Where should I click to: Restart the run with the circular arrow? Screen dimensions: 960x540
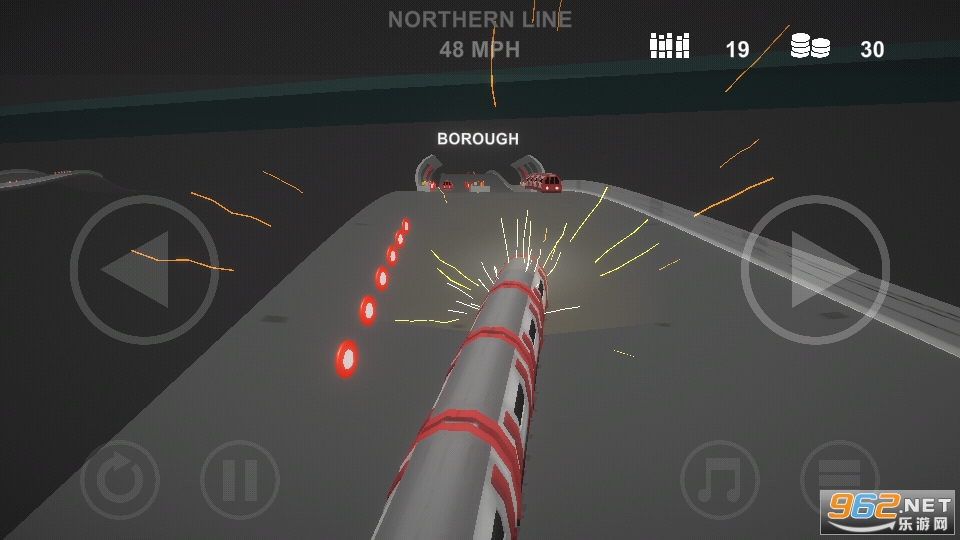pyautogui.click(x=120, y=480)
